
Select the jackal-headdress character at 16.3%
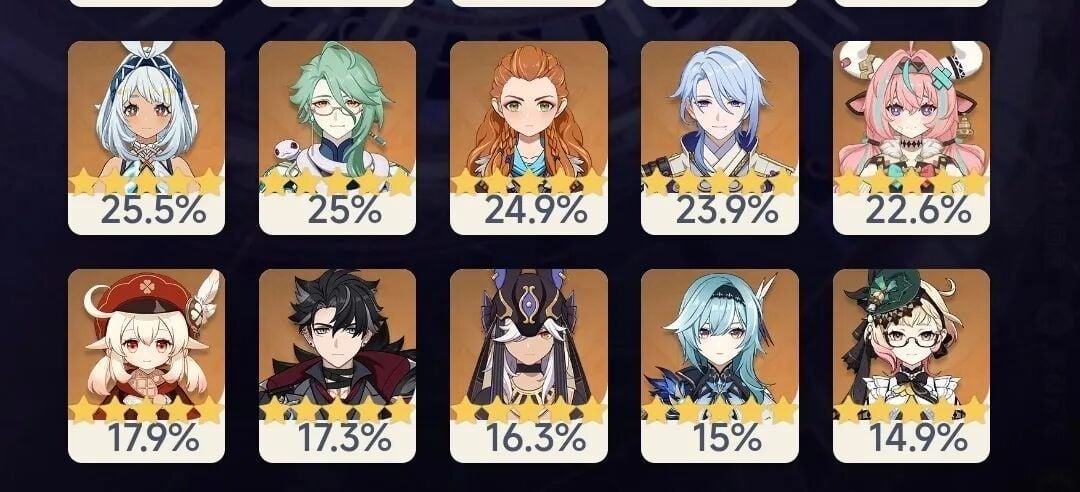point(528,365)
